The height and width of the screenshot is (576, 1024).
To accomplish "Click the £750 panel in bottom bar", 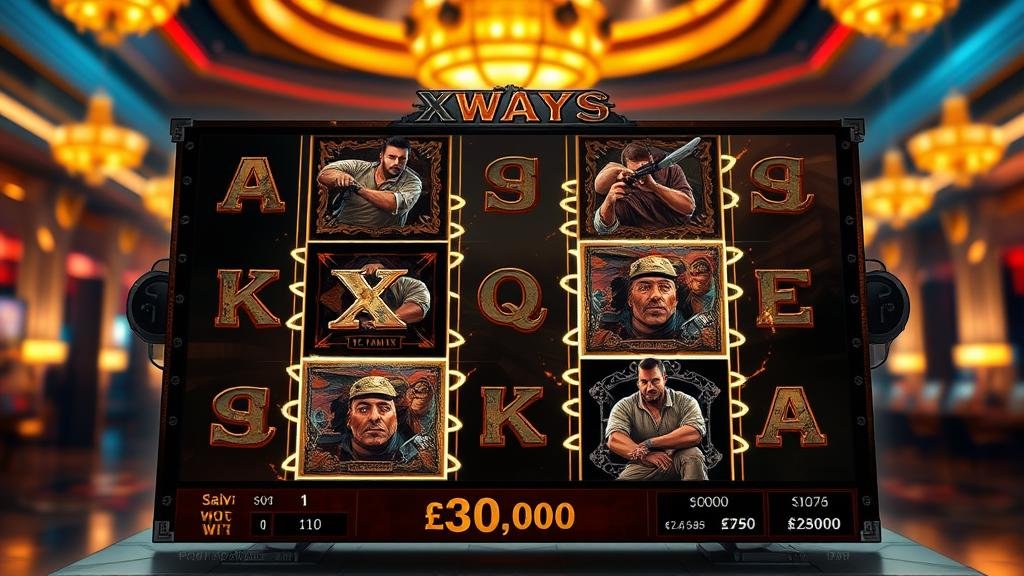I will (x=737, y=523).
